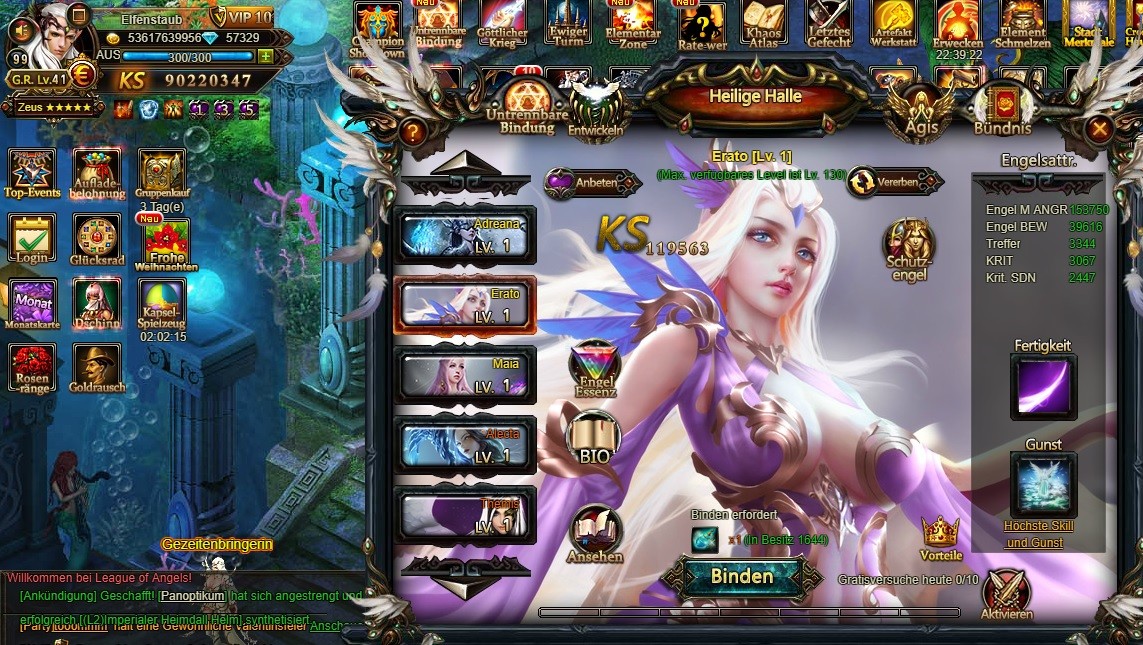Image resolution: width=1143 pixels, height=645 pixels.
Task: Switch to the Ägis tab
Action: [922, 109]
